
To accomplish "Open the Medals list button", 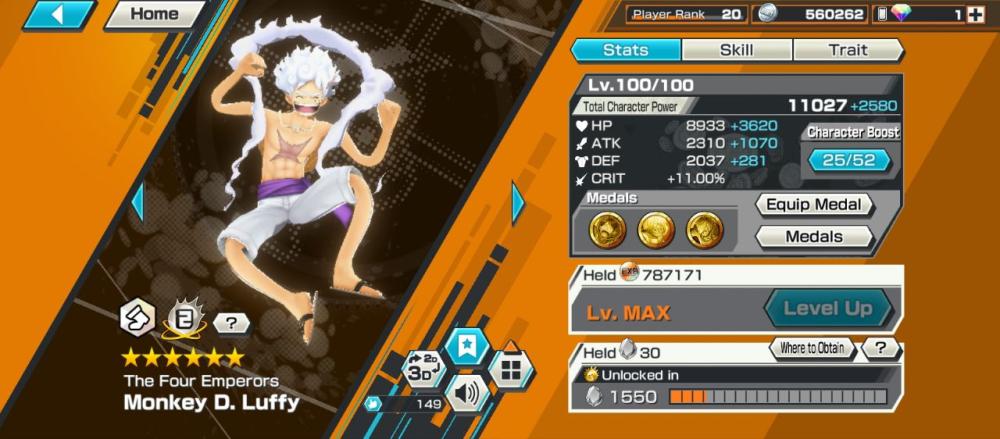I will 814,237.
